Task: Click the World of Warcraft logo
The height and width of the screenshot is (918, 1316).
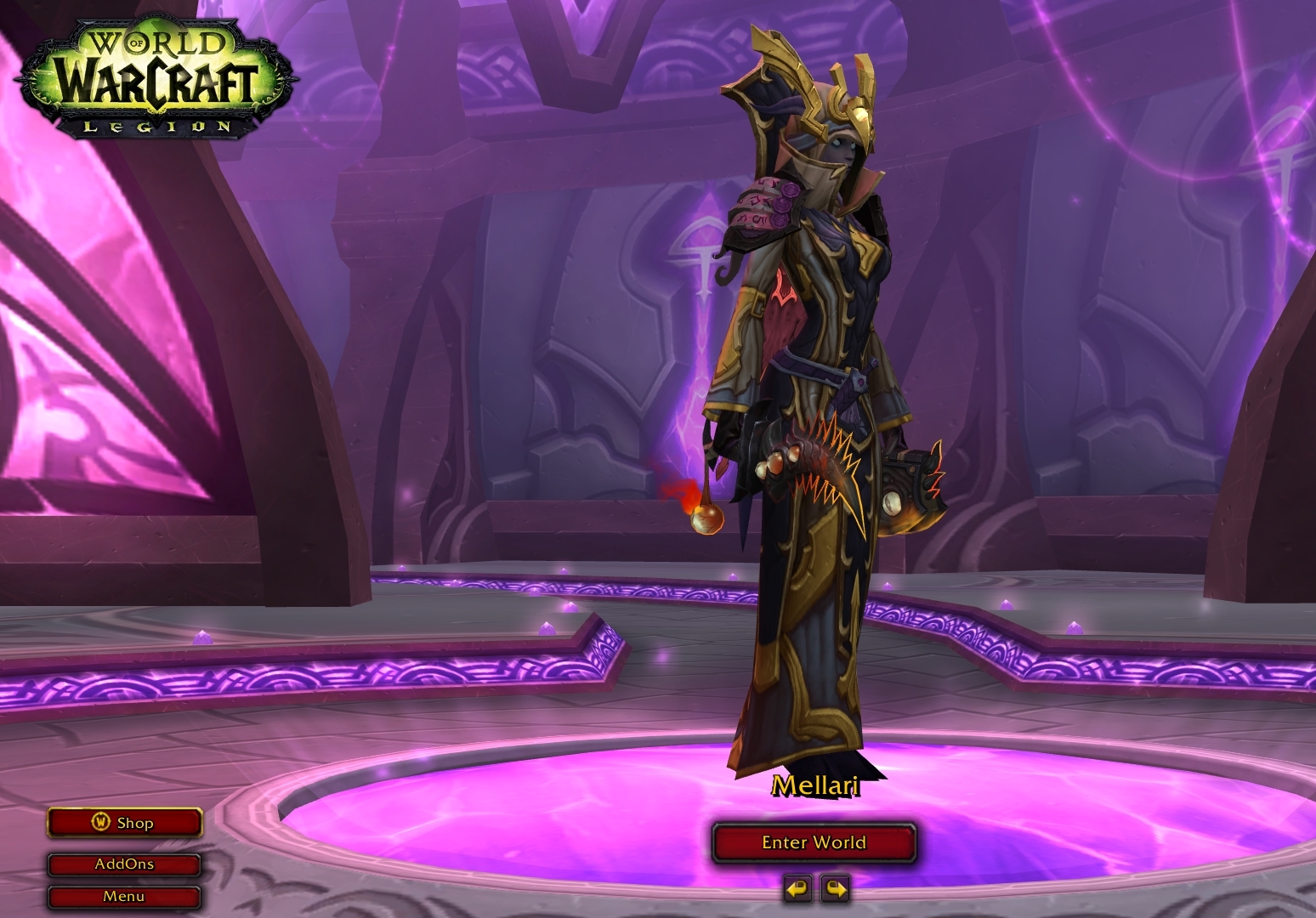Action: point(151,72)
